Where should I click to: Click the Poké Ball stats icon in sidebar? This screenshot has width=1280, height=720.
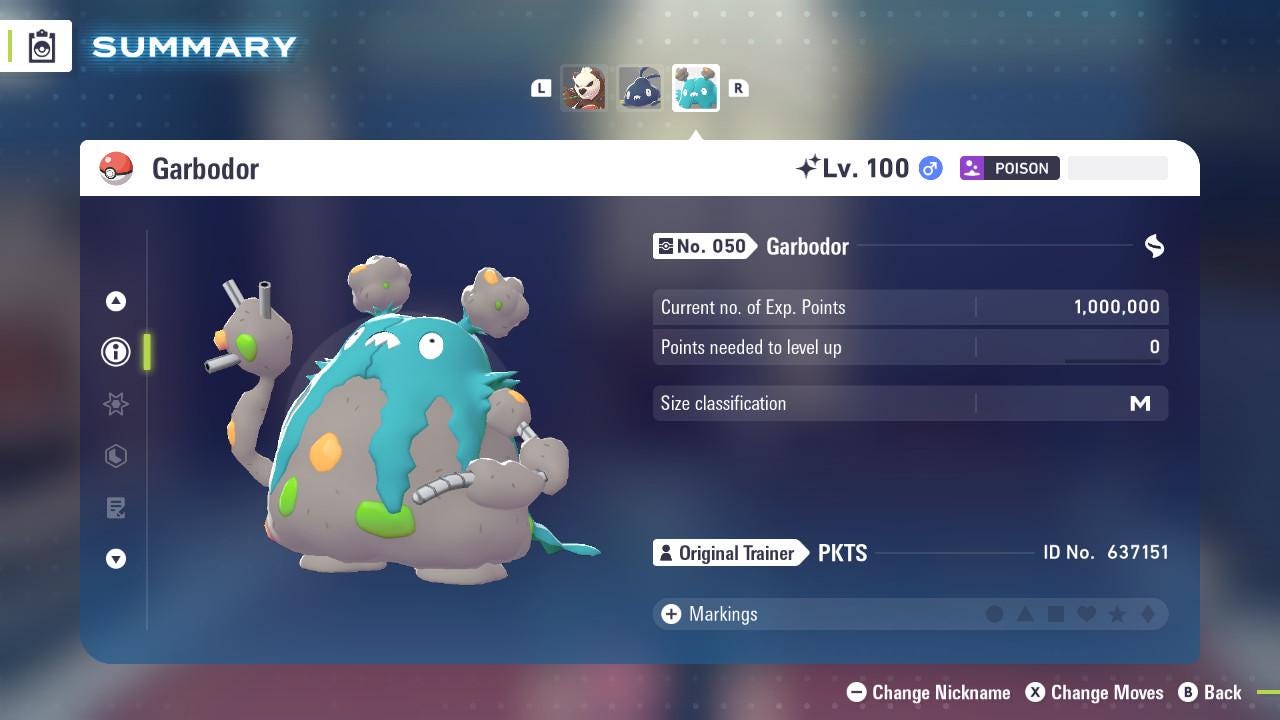pyautogui.click(x=116, y=456)
